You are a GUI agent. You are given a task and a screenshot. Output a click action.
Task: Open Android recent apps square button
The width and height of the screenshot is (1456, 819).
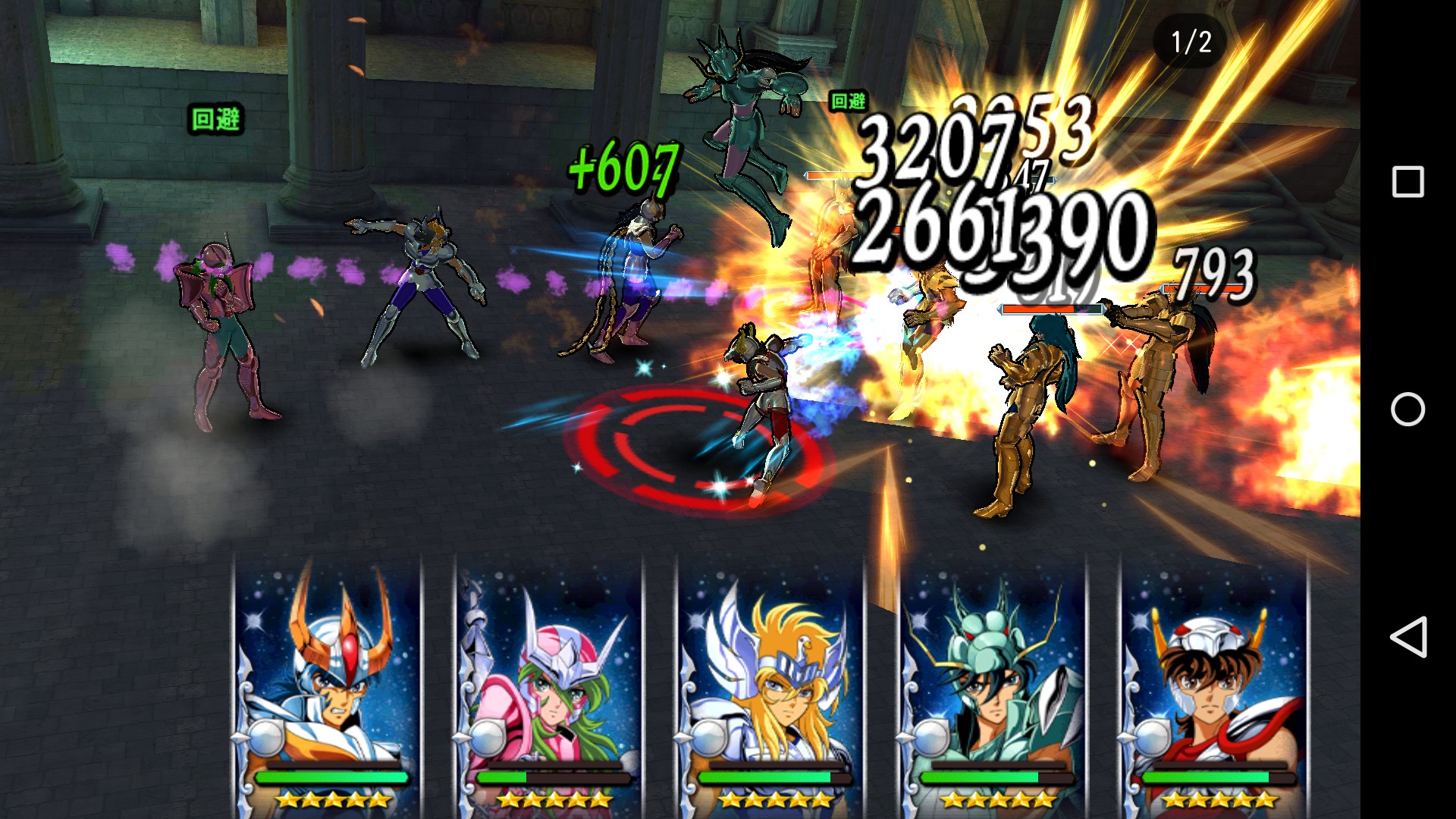point(1407,182)
